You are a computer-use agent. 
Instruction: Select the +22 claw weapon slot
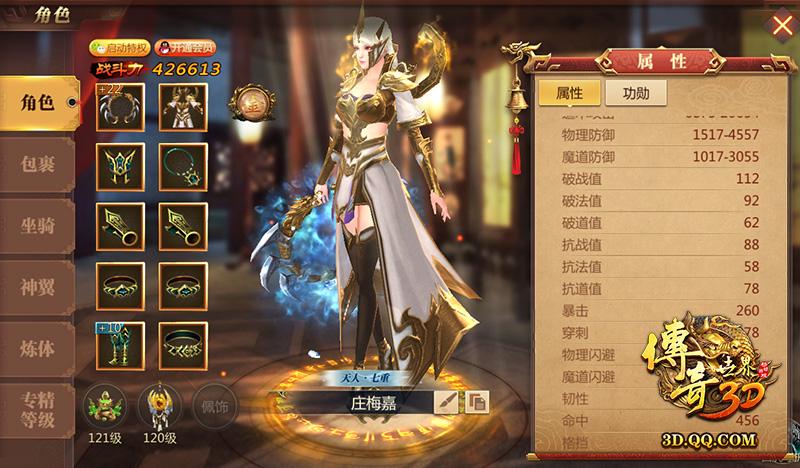click(x=120, y=106)
